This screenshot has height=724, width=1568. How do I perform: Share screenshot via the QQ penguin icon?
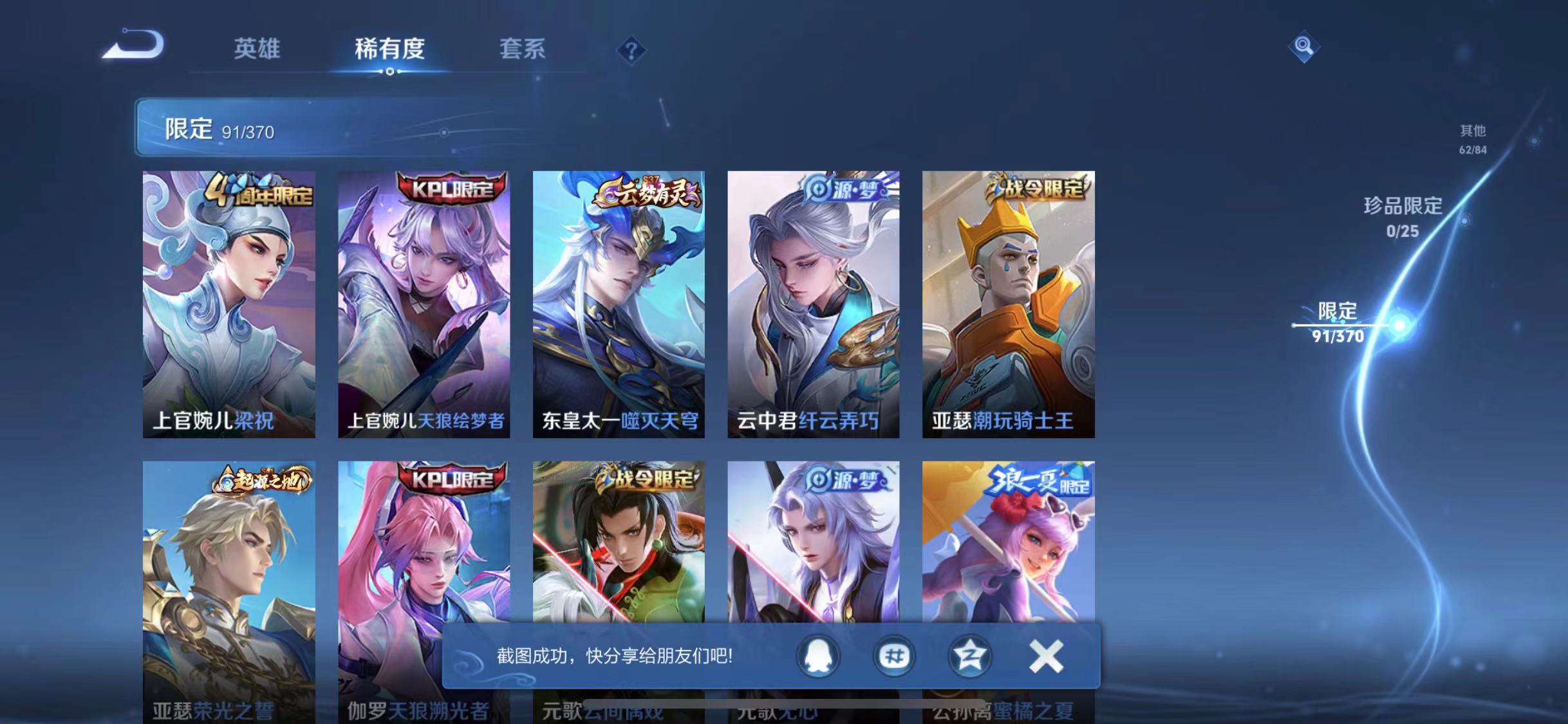click(x=817, y=657)
